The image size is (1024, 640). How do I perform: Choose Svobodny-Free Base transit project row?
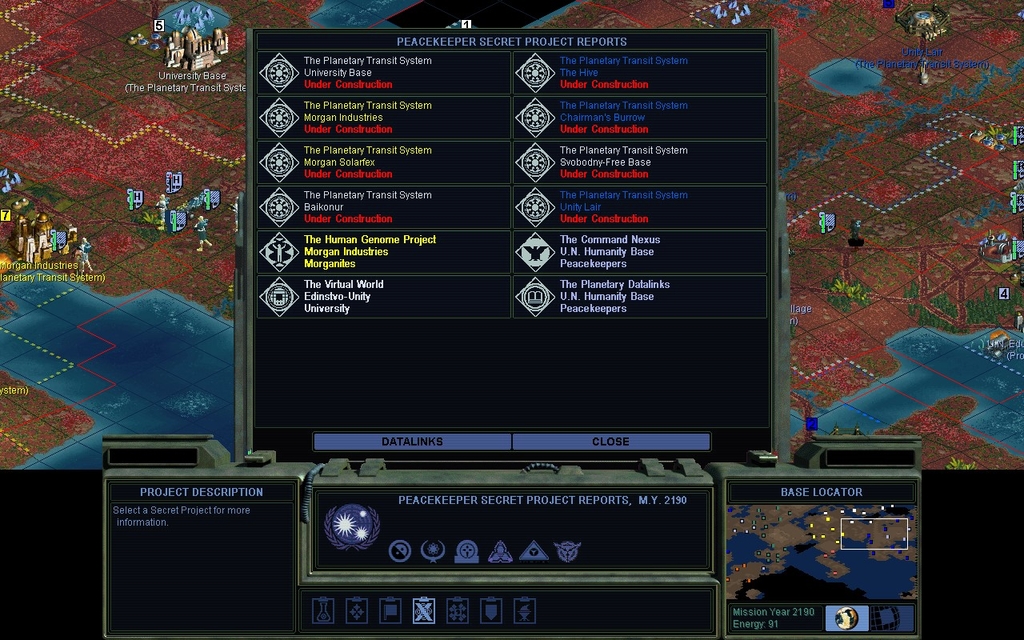coord(640,162)
